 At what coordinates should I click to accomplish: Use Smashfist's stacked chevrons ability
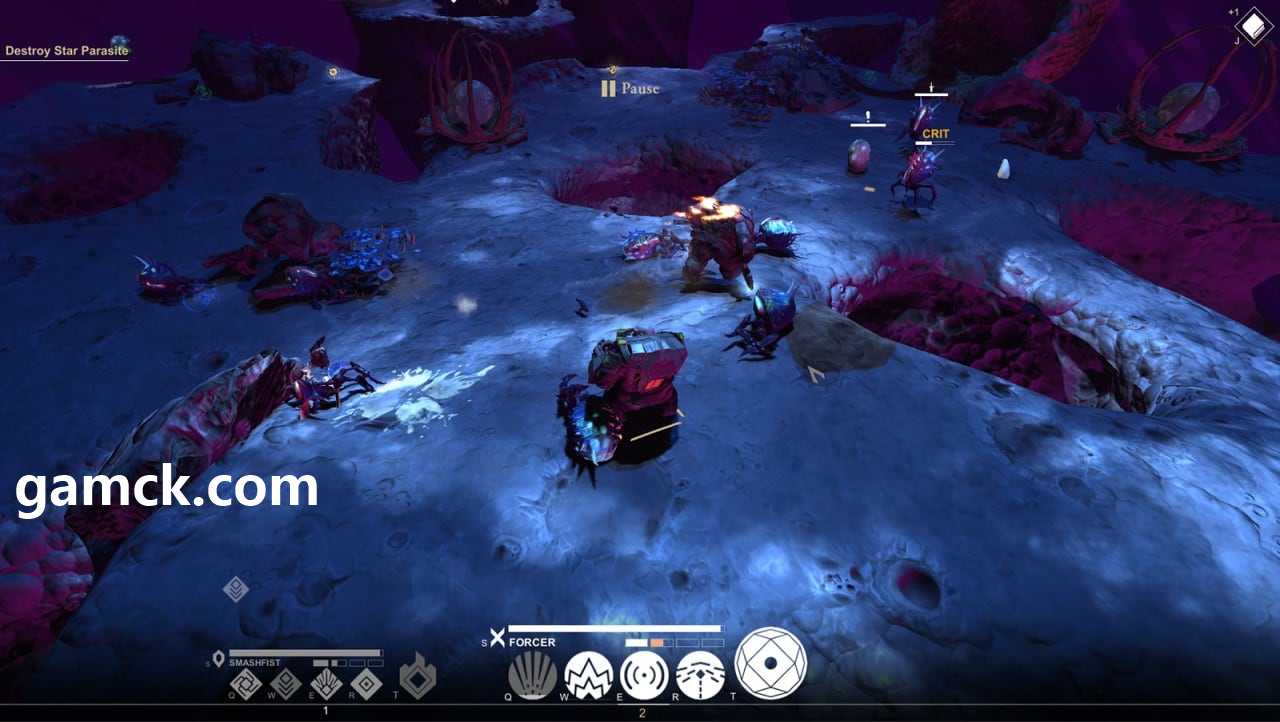pos(286,684)
